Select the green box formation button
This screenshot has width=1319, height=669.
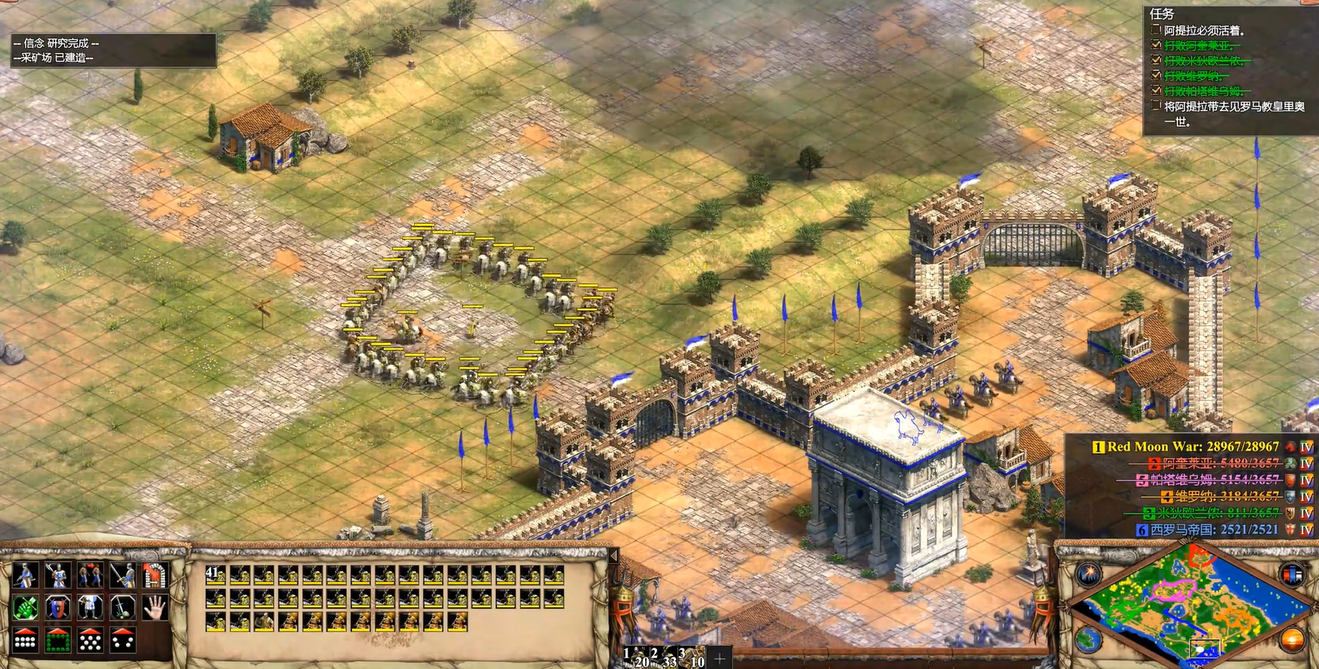(x=57, y=639)
